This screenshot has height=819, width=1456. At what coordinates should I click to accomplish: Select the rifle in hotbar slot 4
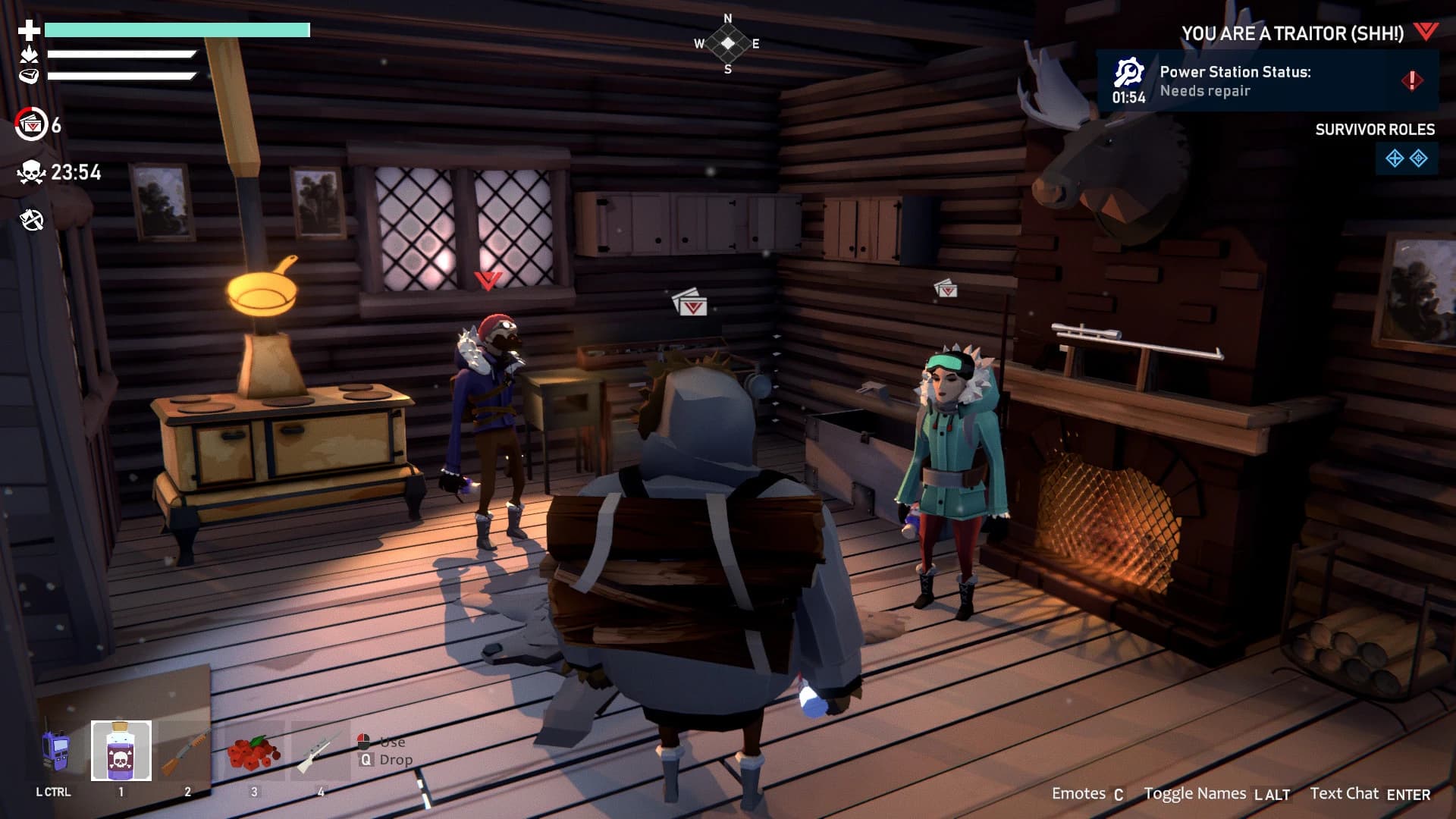pos(318,751)
